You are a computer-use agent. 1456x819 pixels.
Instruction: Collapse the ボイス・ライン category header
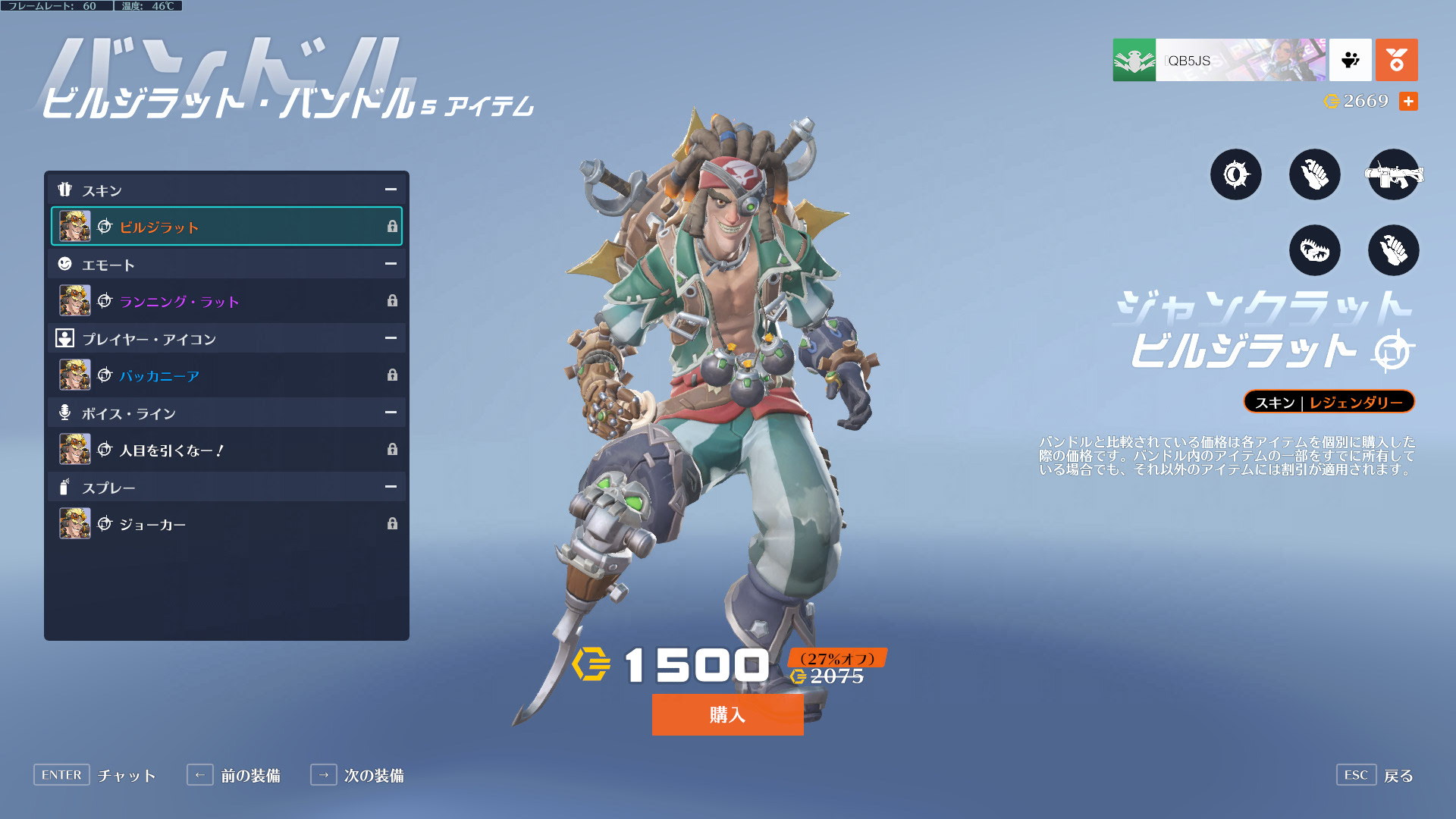tap(391, 413)
